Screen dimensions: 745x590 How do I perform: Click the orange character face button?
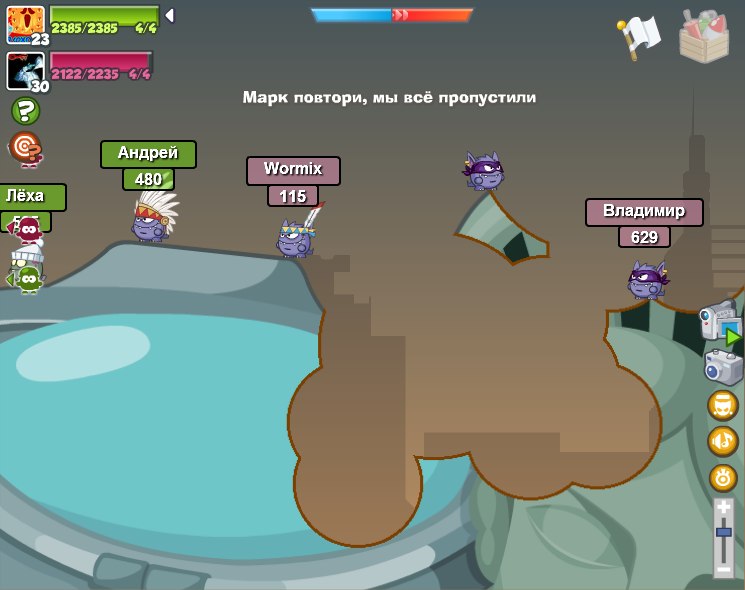pos(722,405)
